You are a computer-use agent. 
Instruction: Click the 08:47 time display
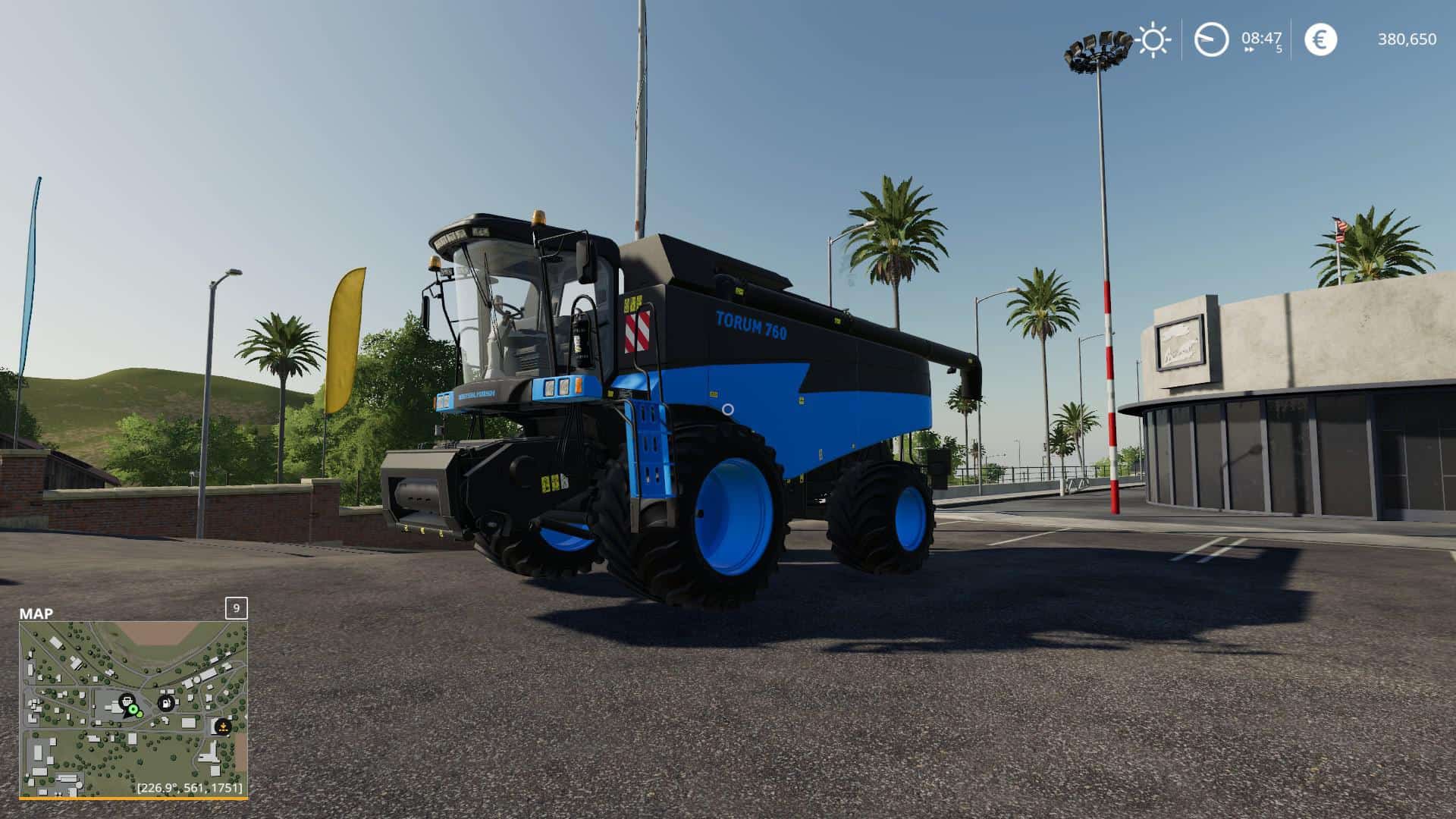click(x=1261, y=38)
